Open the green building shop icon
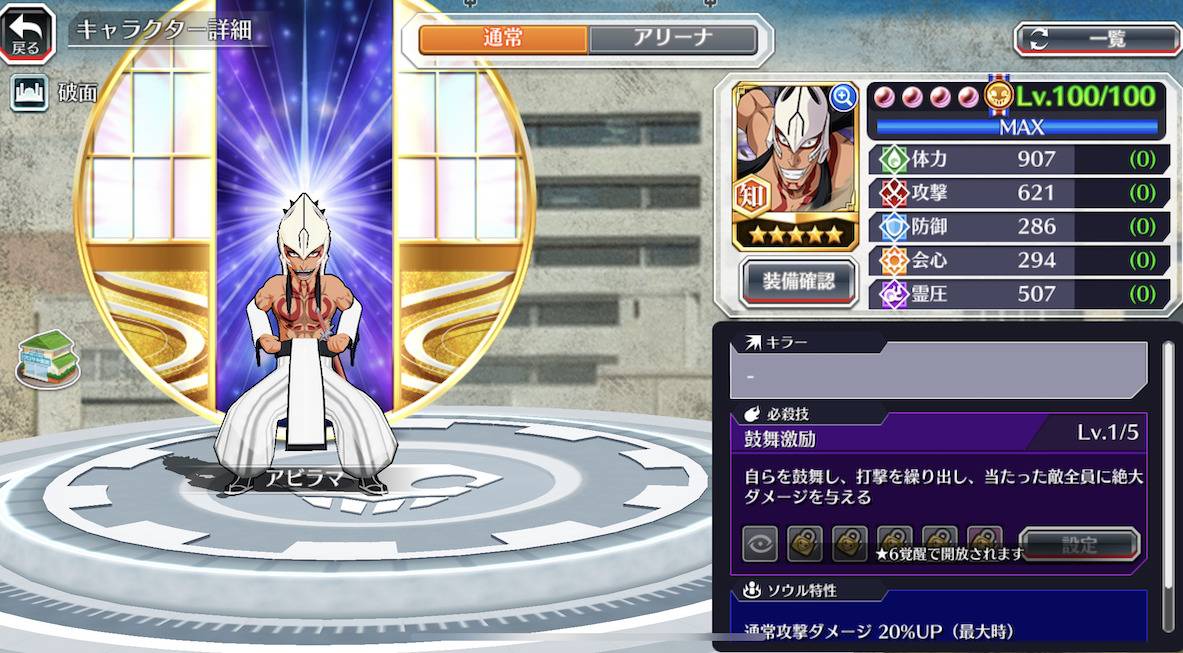Screen dimensions: 1183x653 (46, 358)
